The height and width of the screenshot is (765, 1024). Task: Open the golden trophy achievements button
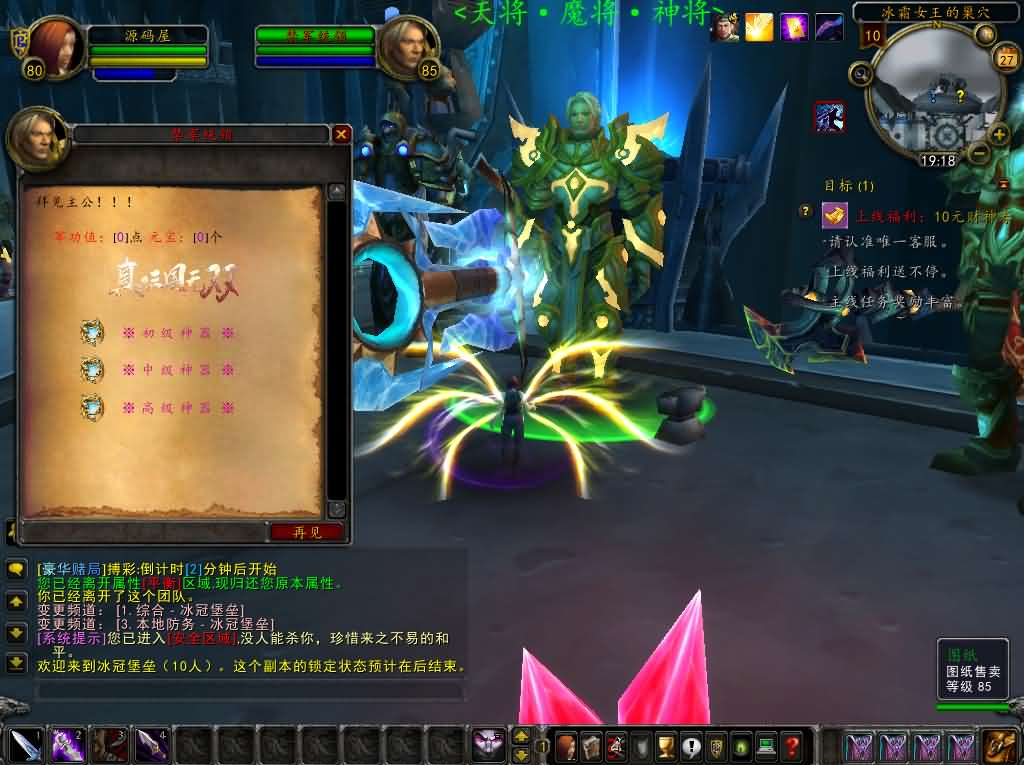click(666, 746)
